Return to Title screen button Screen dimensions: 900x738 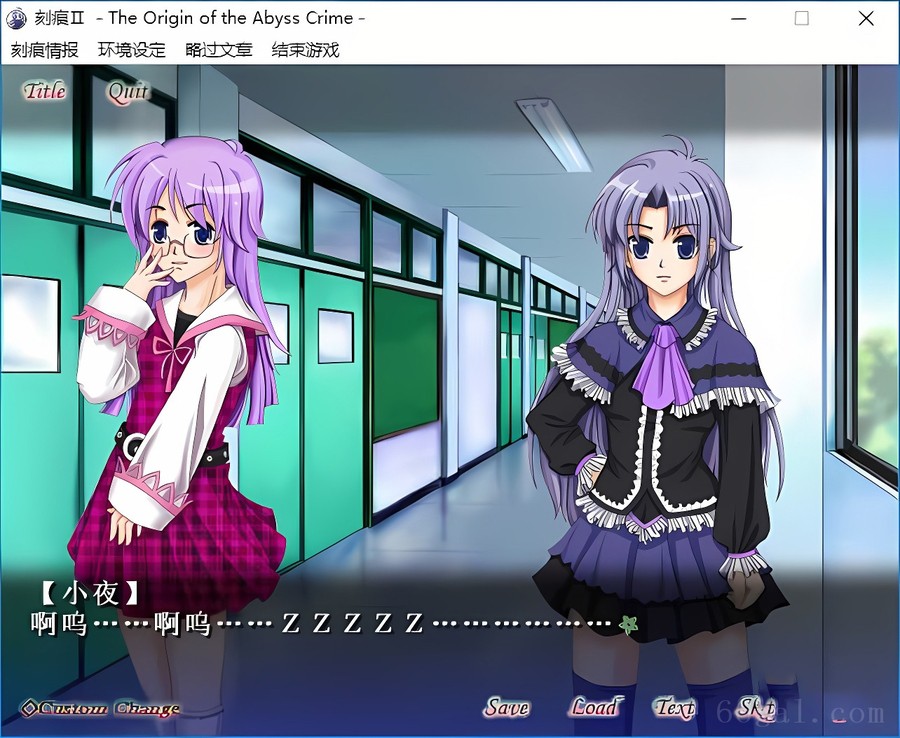45,91
